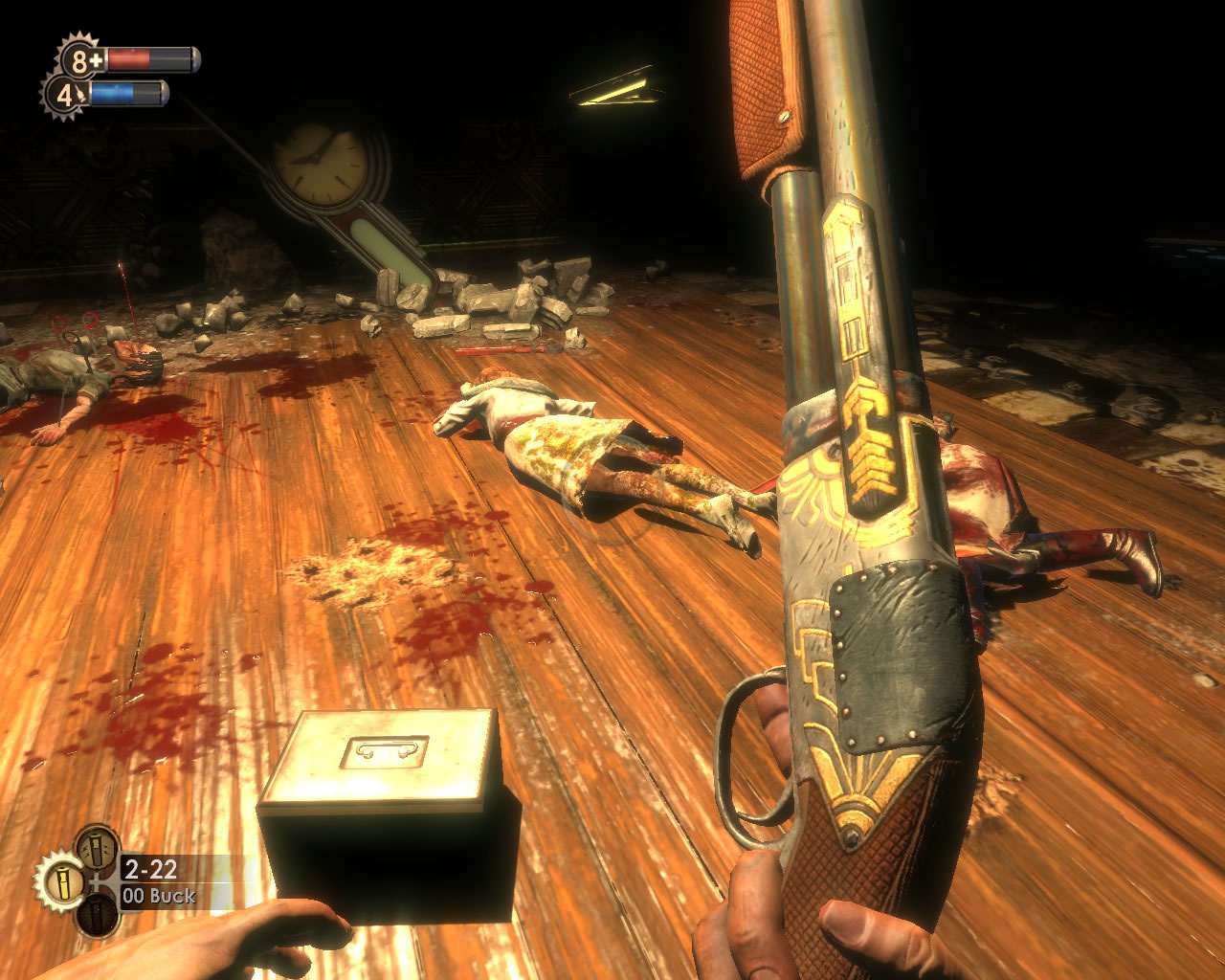Image resolution: width=1225 pixels, height=980 pixels.
Task: Choose the dark exploding buck shell ammo icon
Action: pyautogui.click(x=97, y=916)
